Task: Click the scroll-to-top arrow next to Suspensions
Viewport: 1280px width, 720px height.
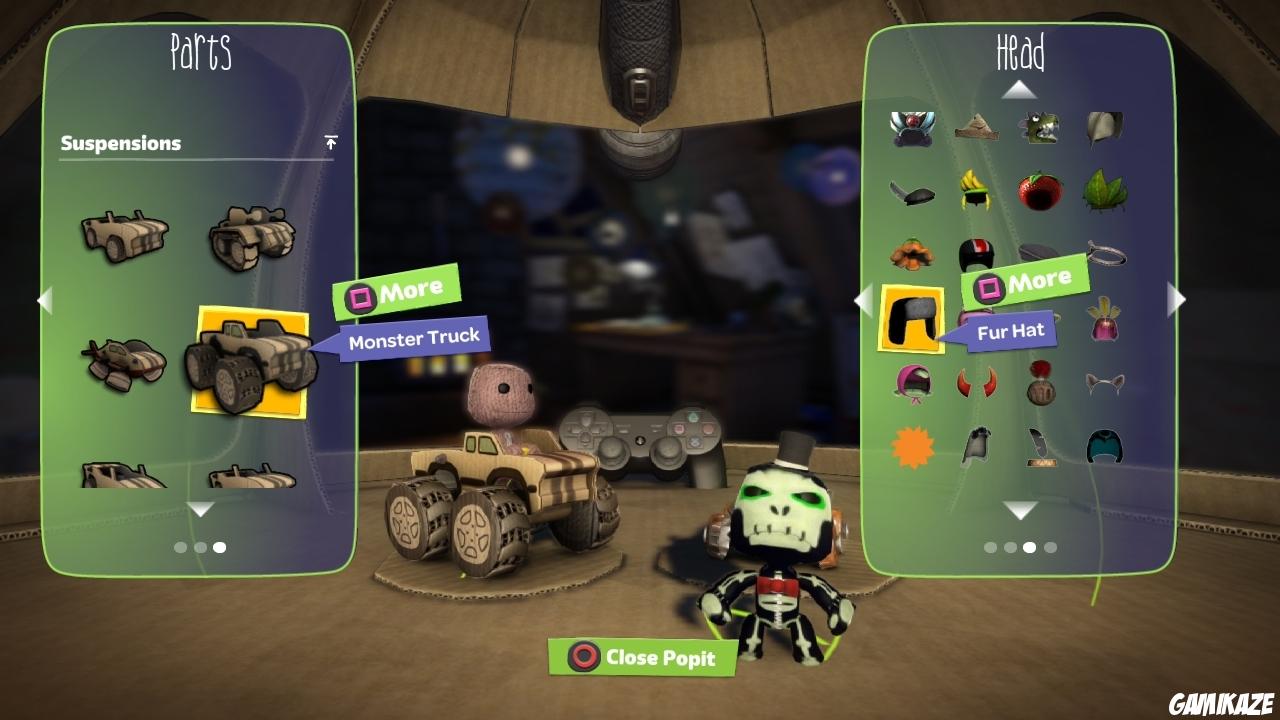Action: click(x=330, y=142)
